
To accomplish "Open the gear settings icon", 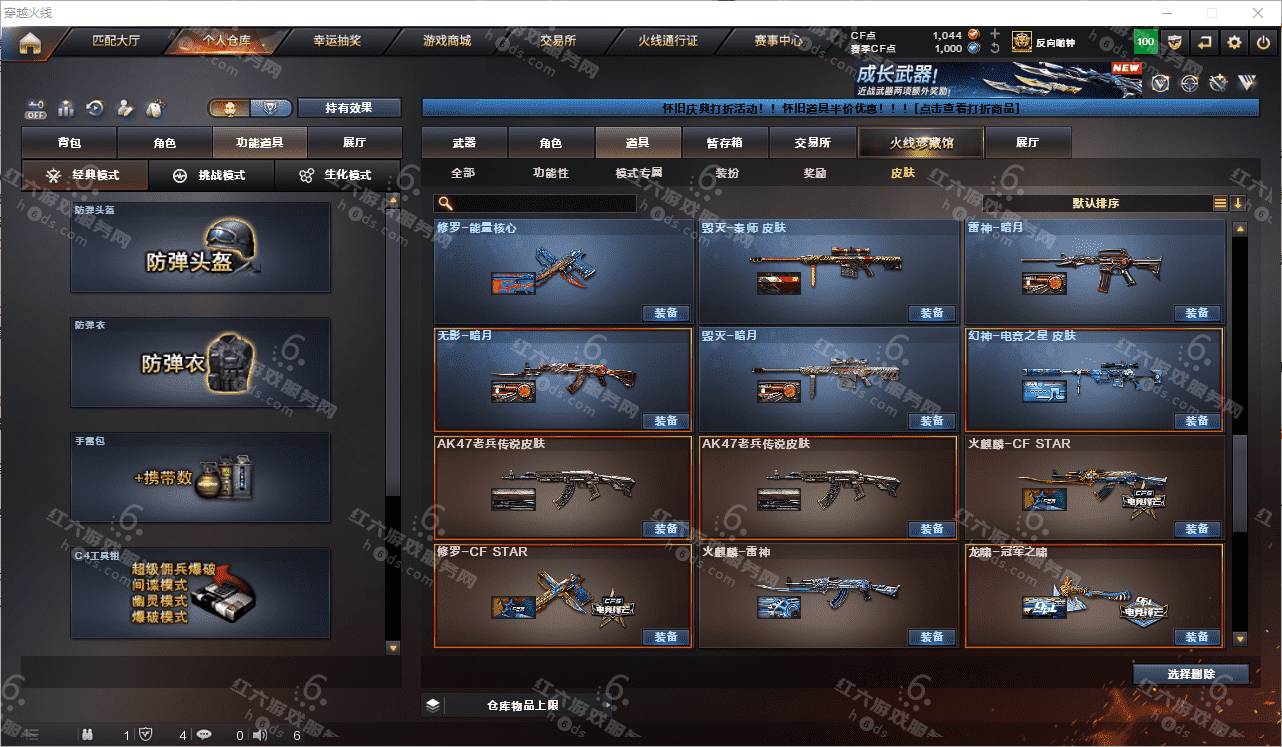I will [1235, 42].
